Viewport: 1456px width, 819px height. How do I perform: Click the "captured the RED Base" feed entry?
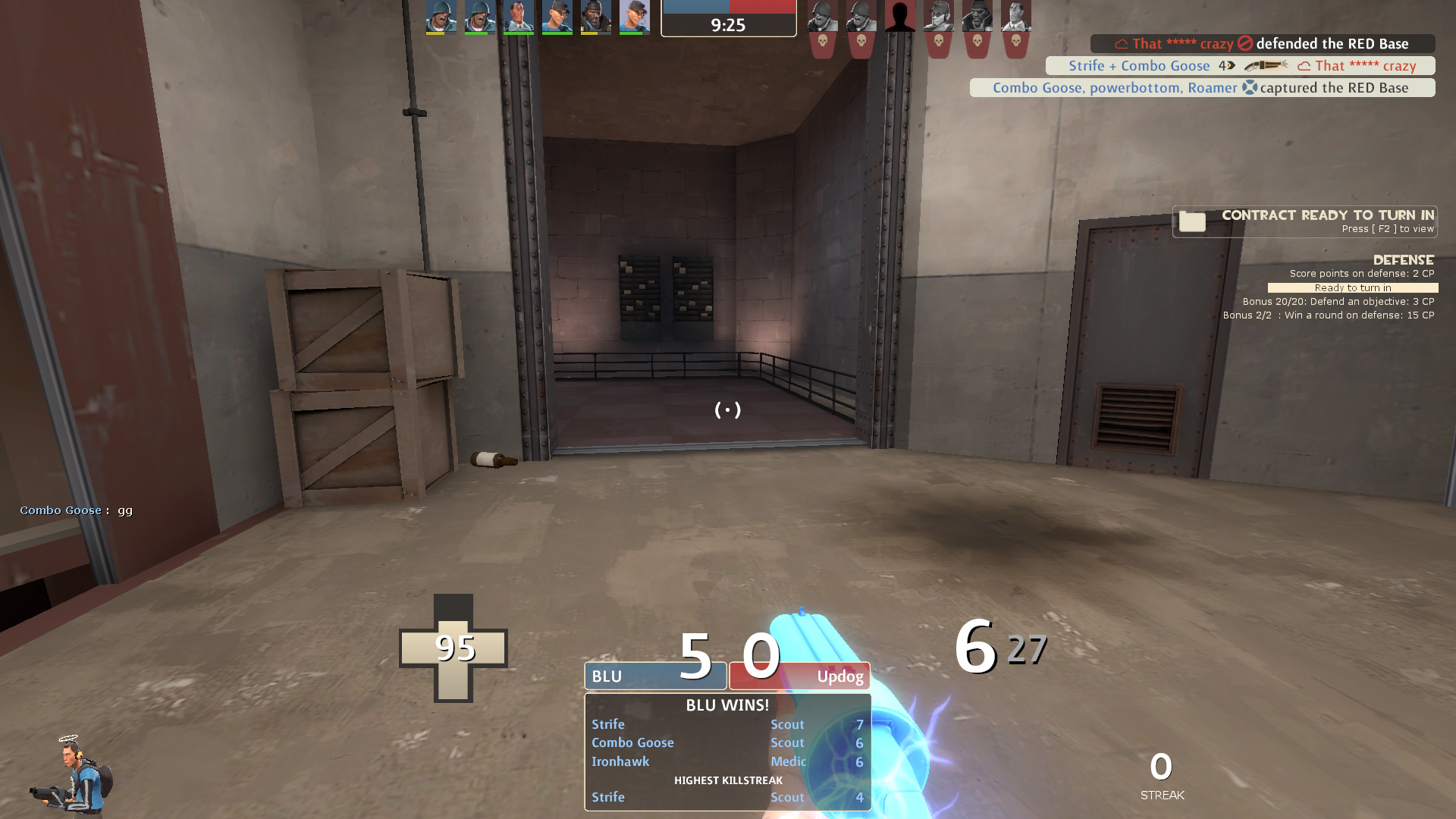pos(1202,88)
